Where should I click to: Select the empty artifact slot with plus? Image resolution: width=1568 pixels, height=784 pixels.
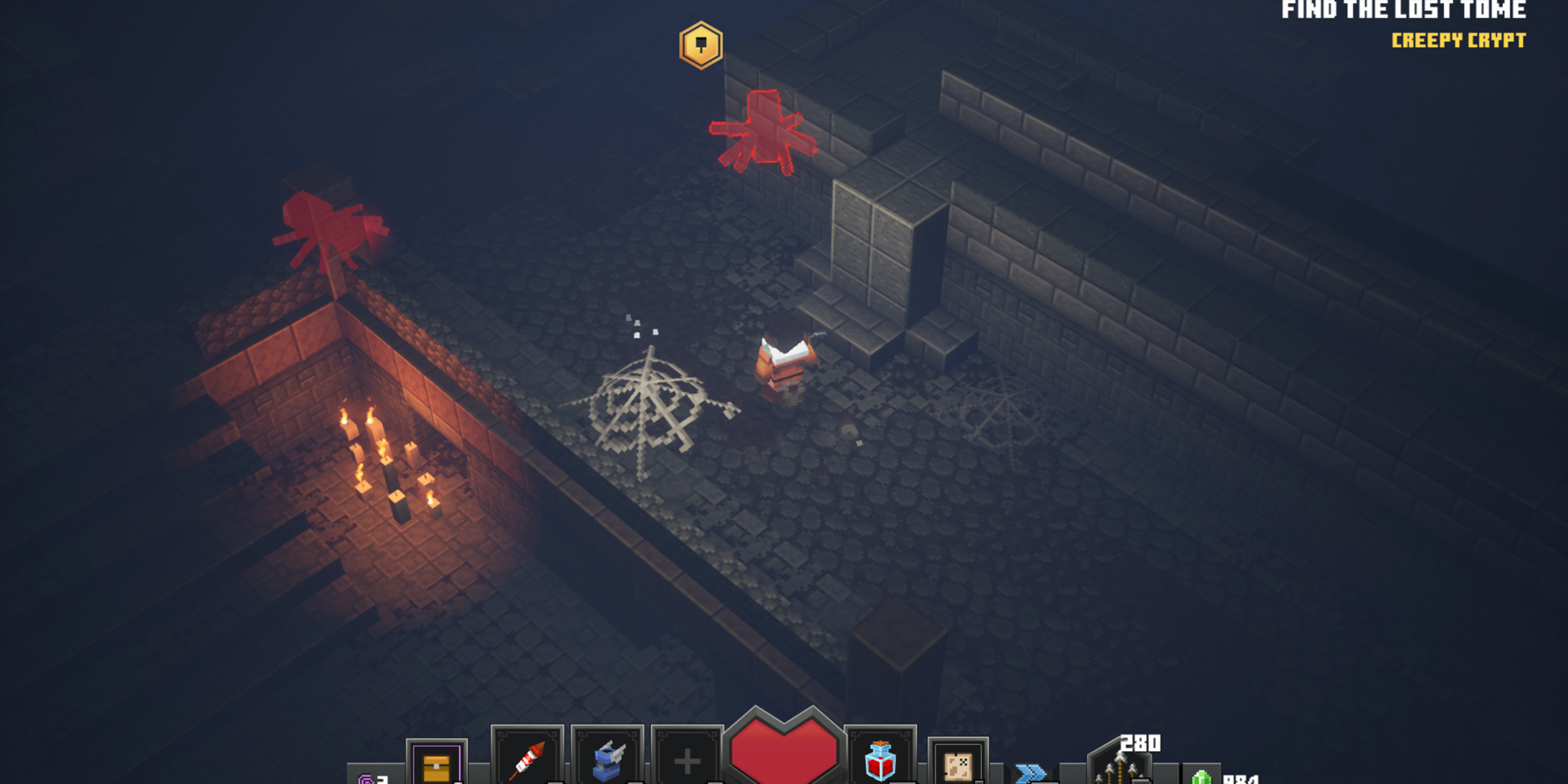687,761
